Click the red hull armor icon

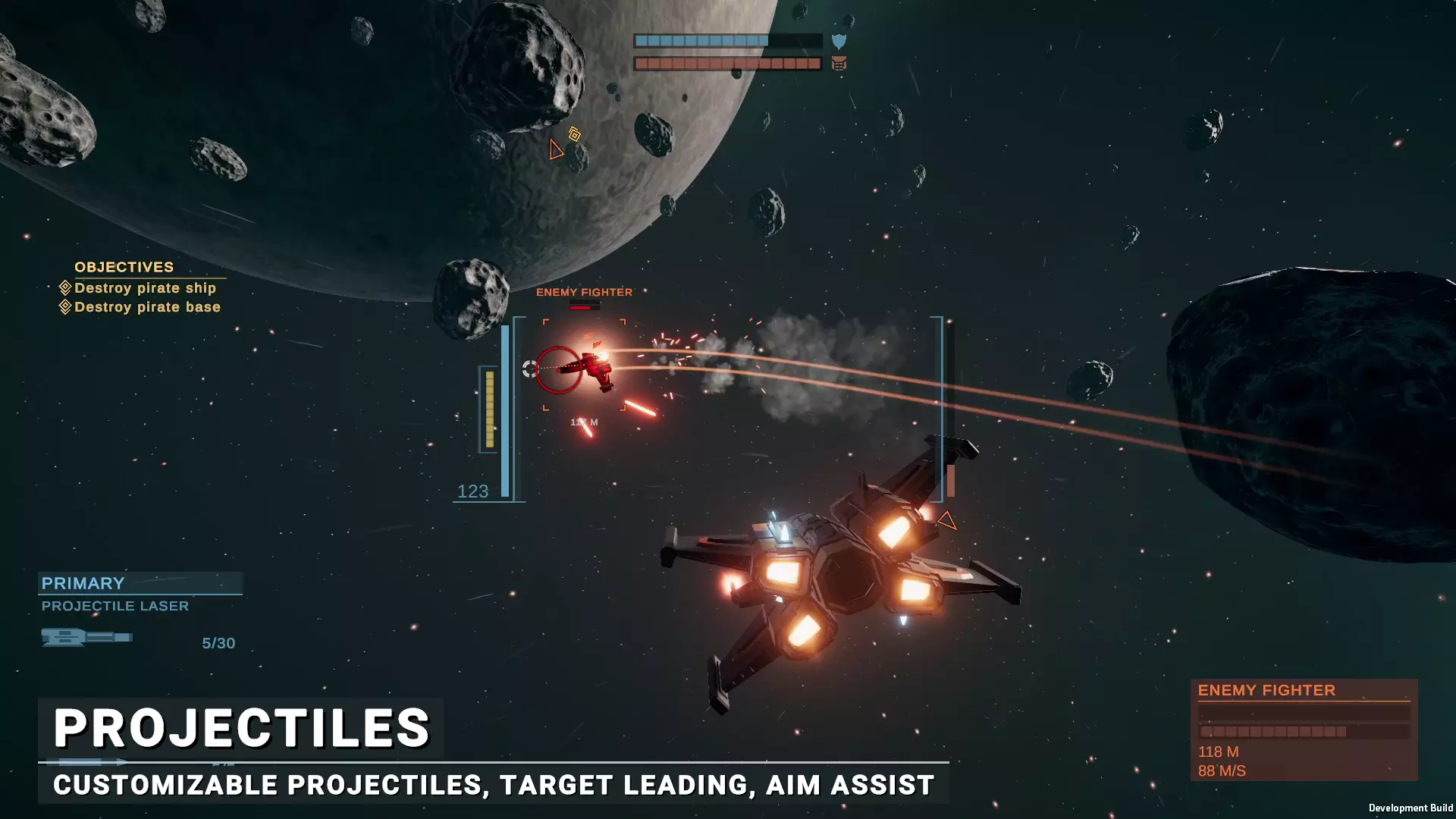pyautogui.click(x=839, y=64)
